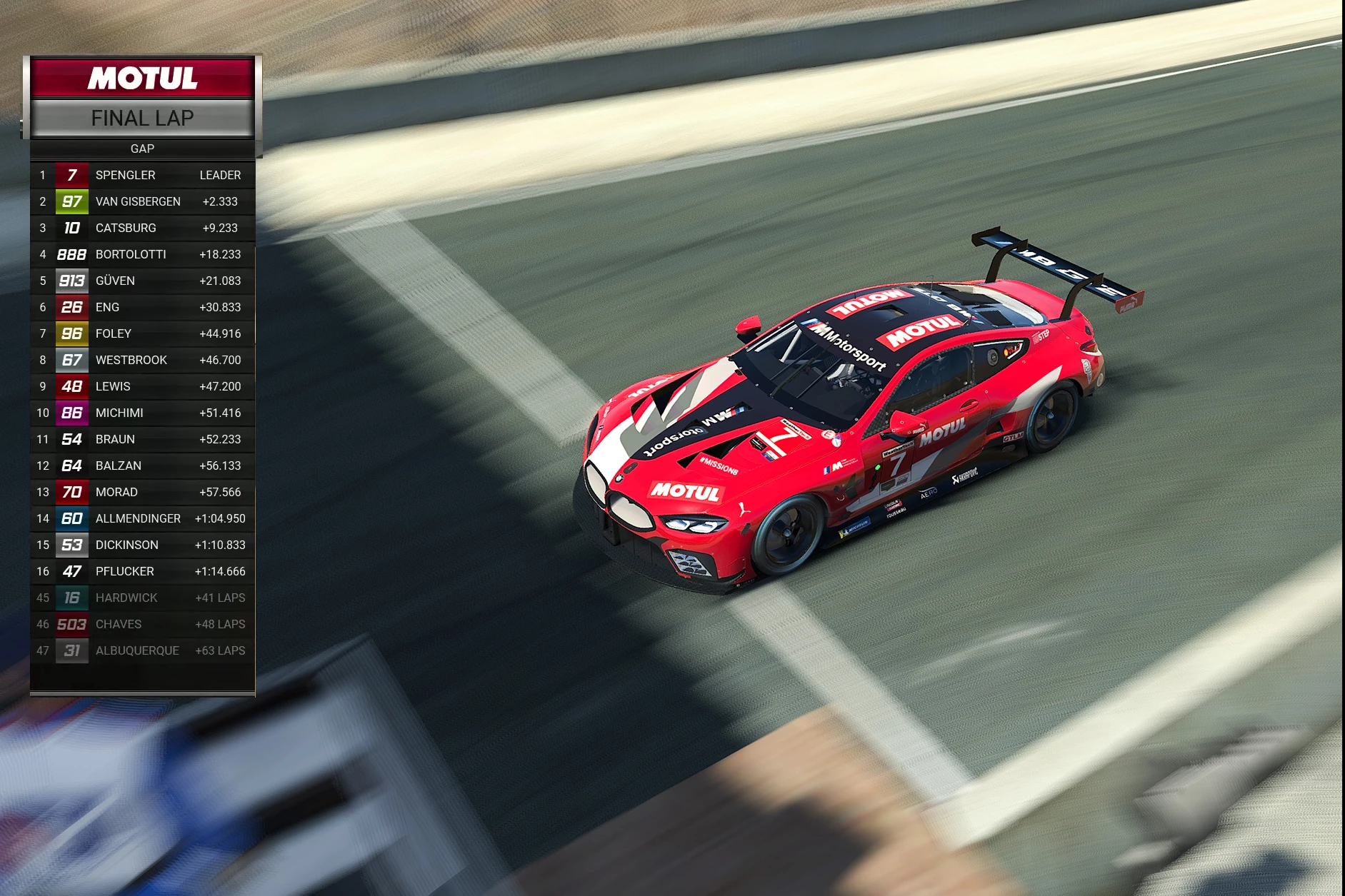This screenshot has height=896, width=1345.
Task: Click the Westbrook standings row
Action: (x=142, y=360)
